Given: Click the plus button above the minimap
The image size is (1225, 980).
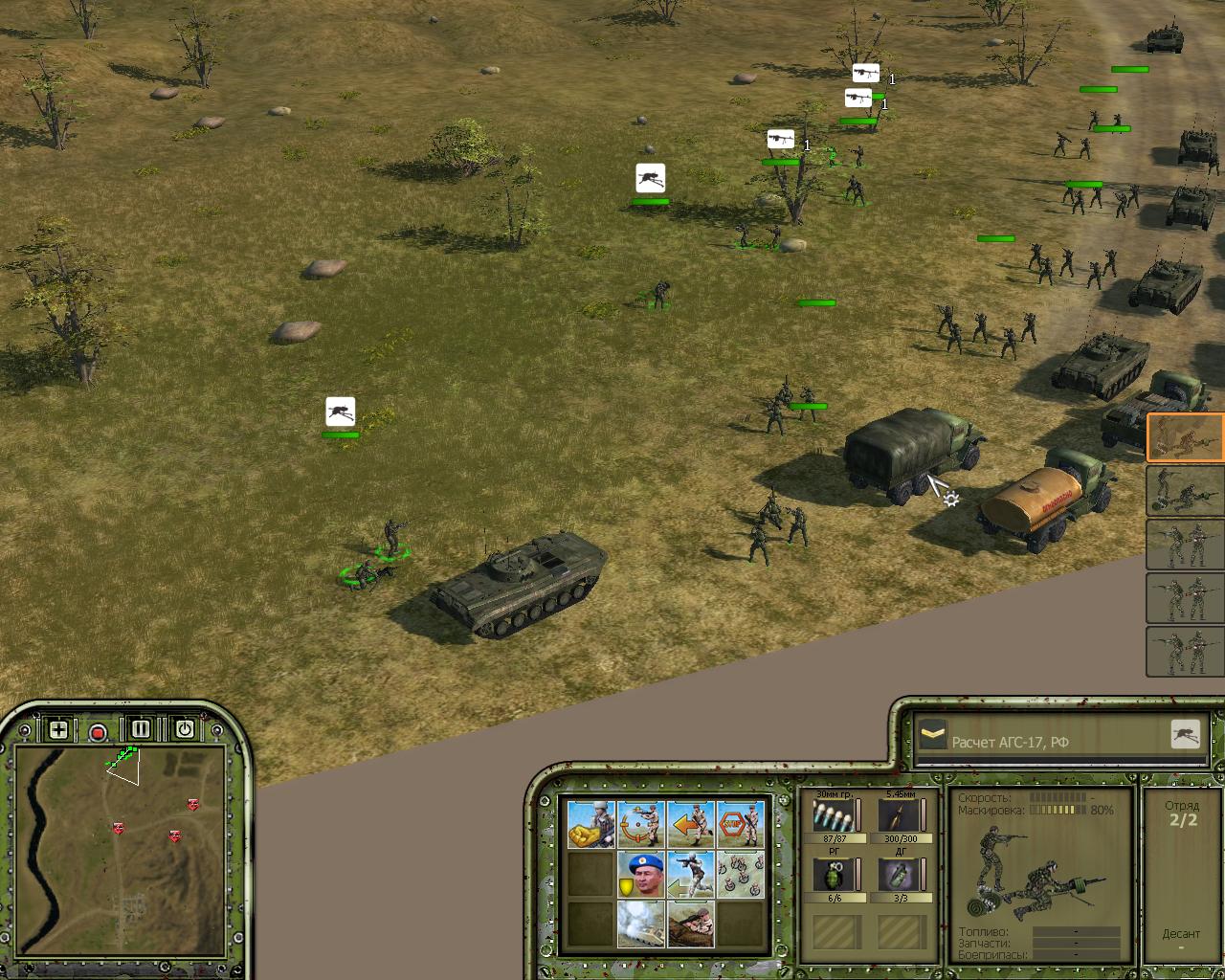Looking at the screenshot, I should tap(58, 730).
